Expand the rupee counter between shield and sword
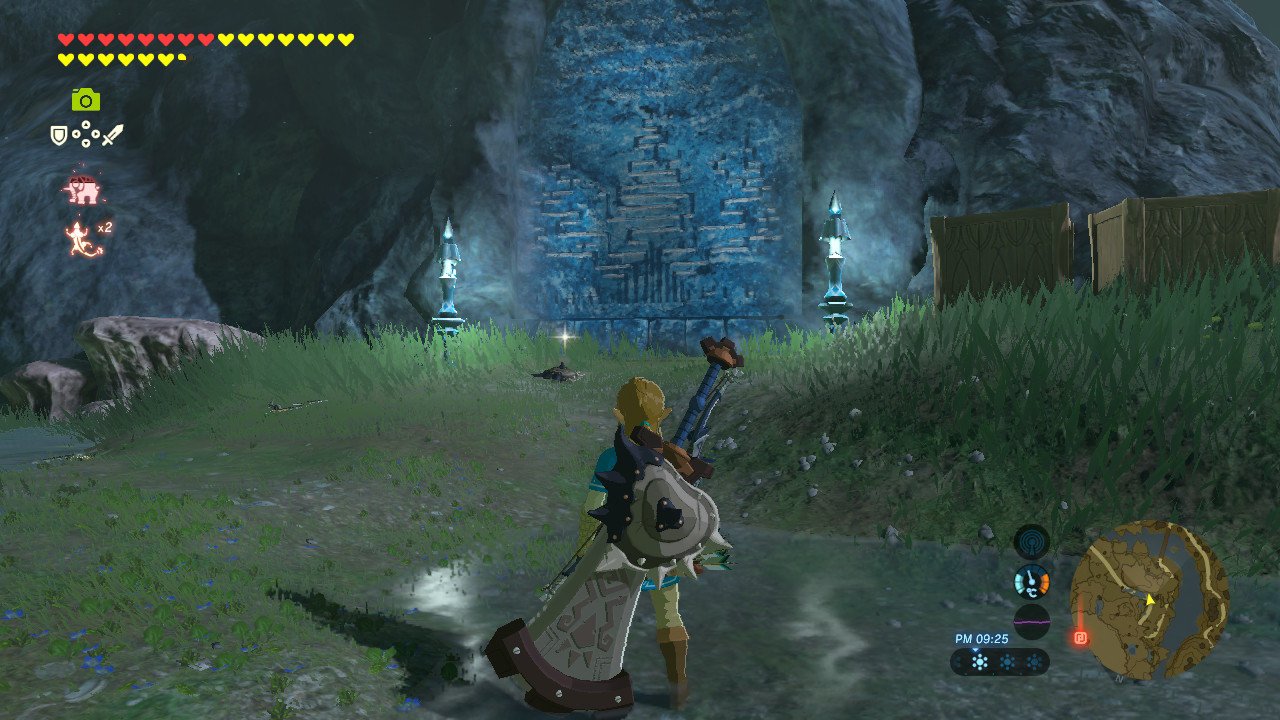The image size is (1280, 720). coord(85,133)
